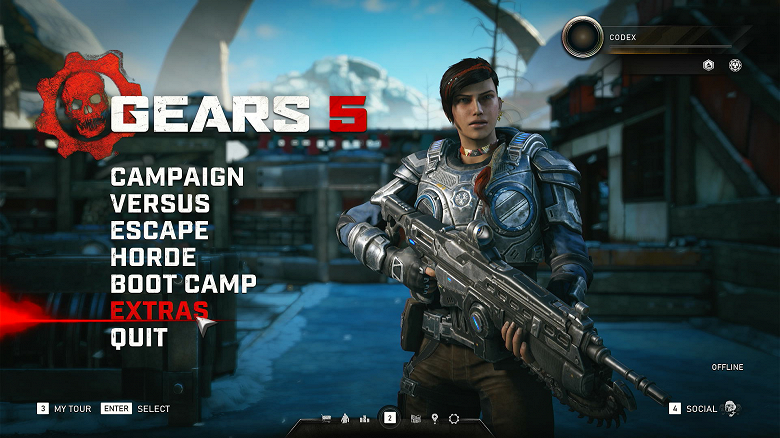The width and height of the screenshot is (780, 438).
Task: Open Boot Camp
Action: point(183,284)
